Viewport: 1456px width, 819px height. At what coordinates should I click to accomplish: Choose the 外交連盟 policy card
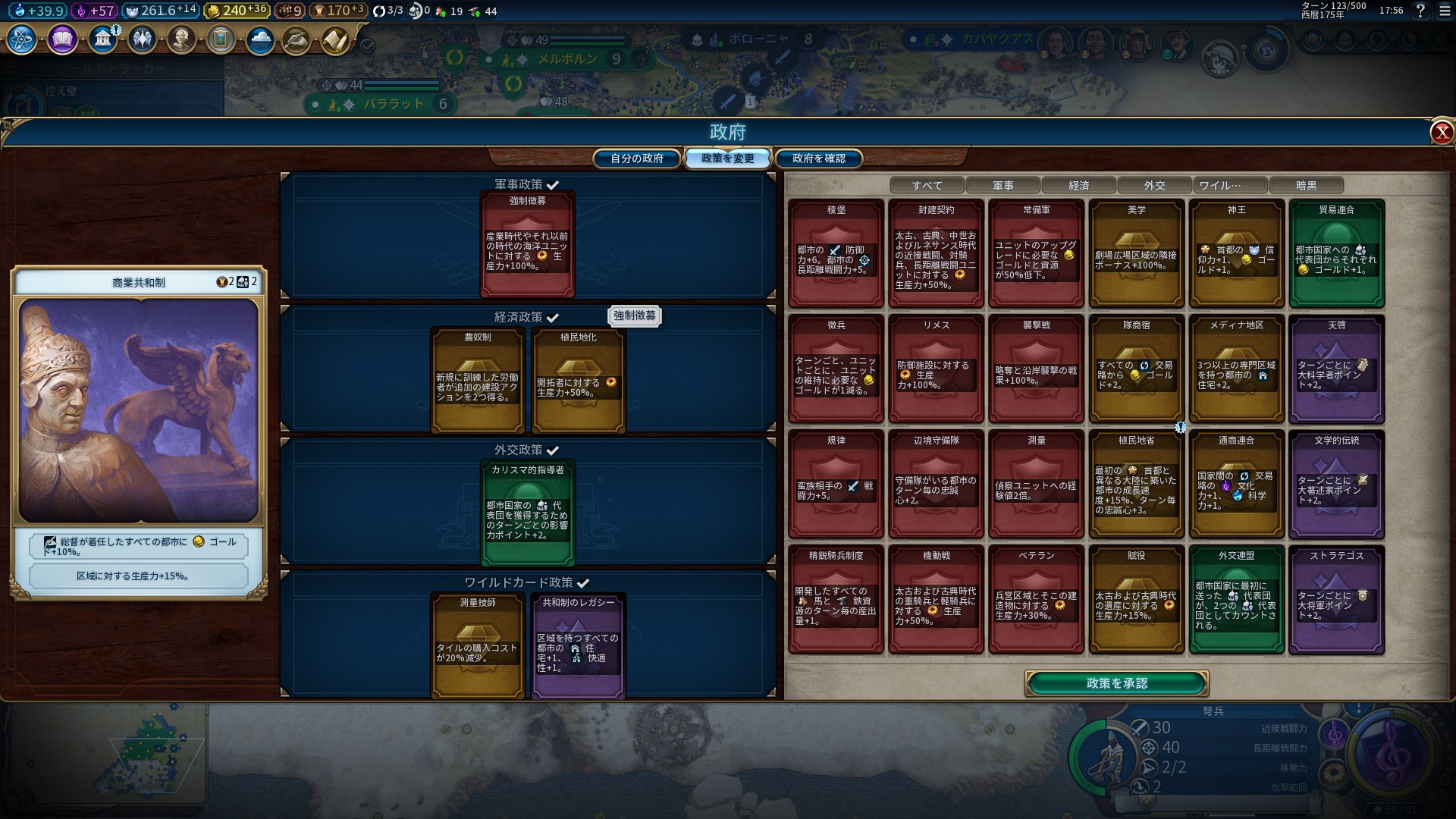tap(1236, 599)
